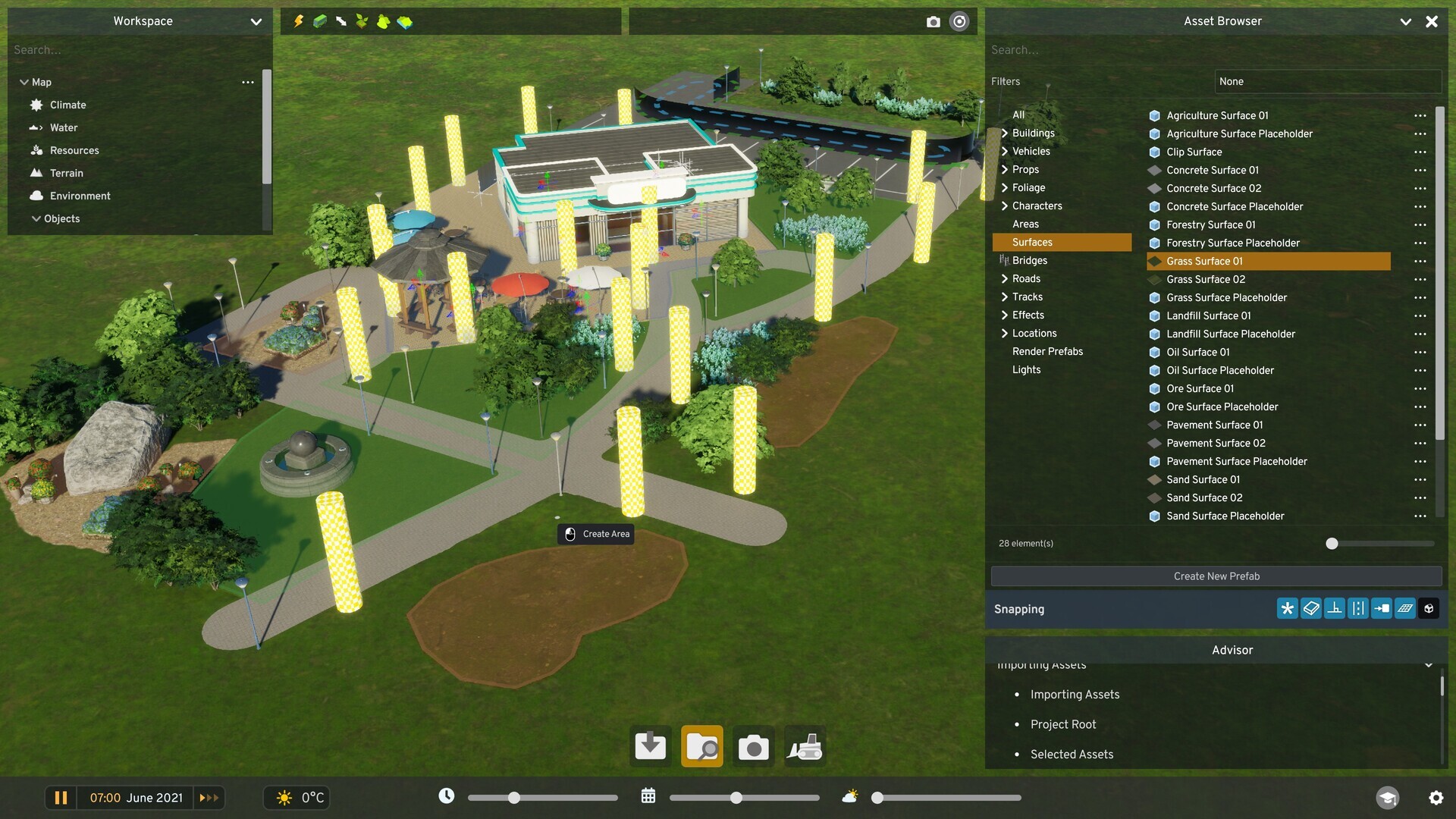Collapse the Workspace panel with its chevron
Viewport: 1456px width, 819px height.
tap(256, 21)
